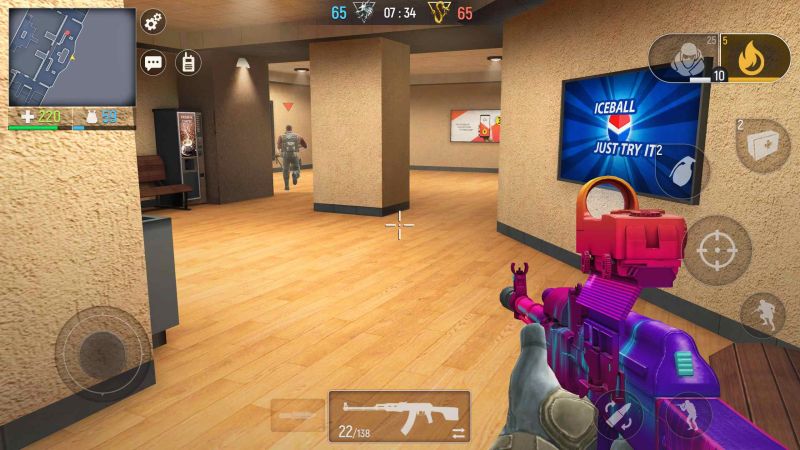Select the equipped assault rifle slot

coord(399,415)
